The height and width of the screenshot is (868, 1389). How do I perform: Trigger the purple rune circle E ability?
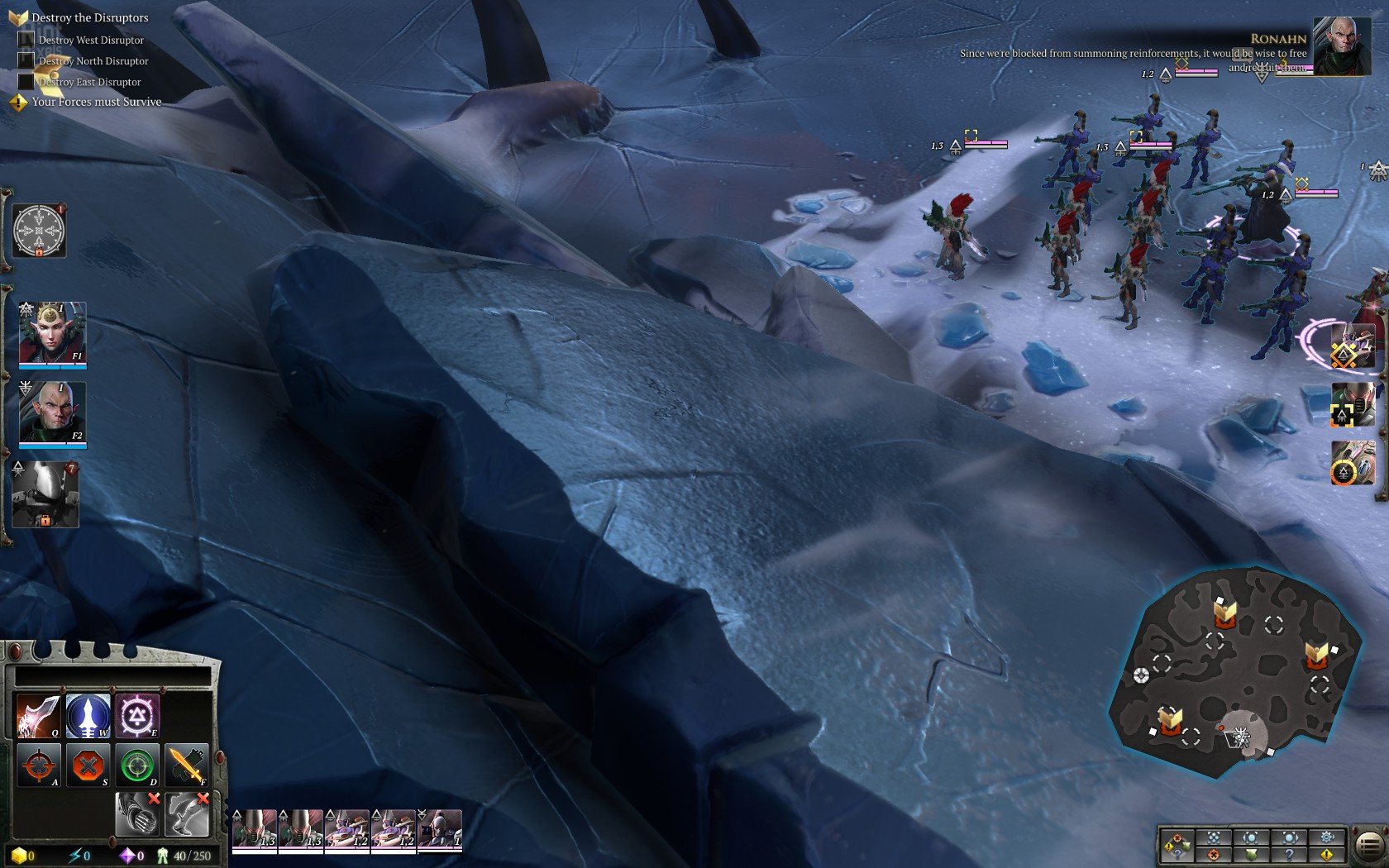point(136,715)
